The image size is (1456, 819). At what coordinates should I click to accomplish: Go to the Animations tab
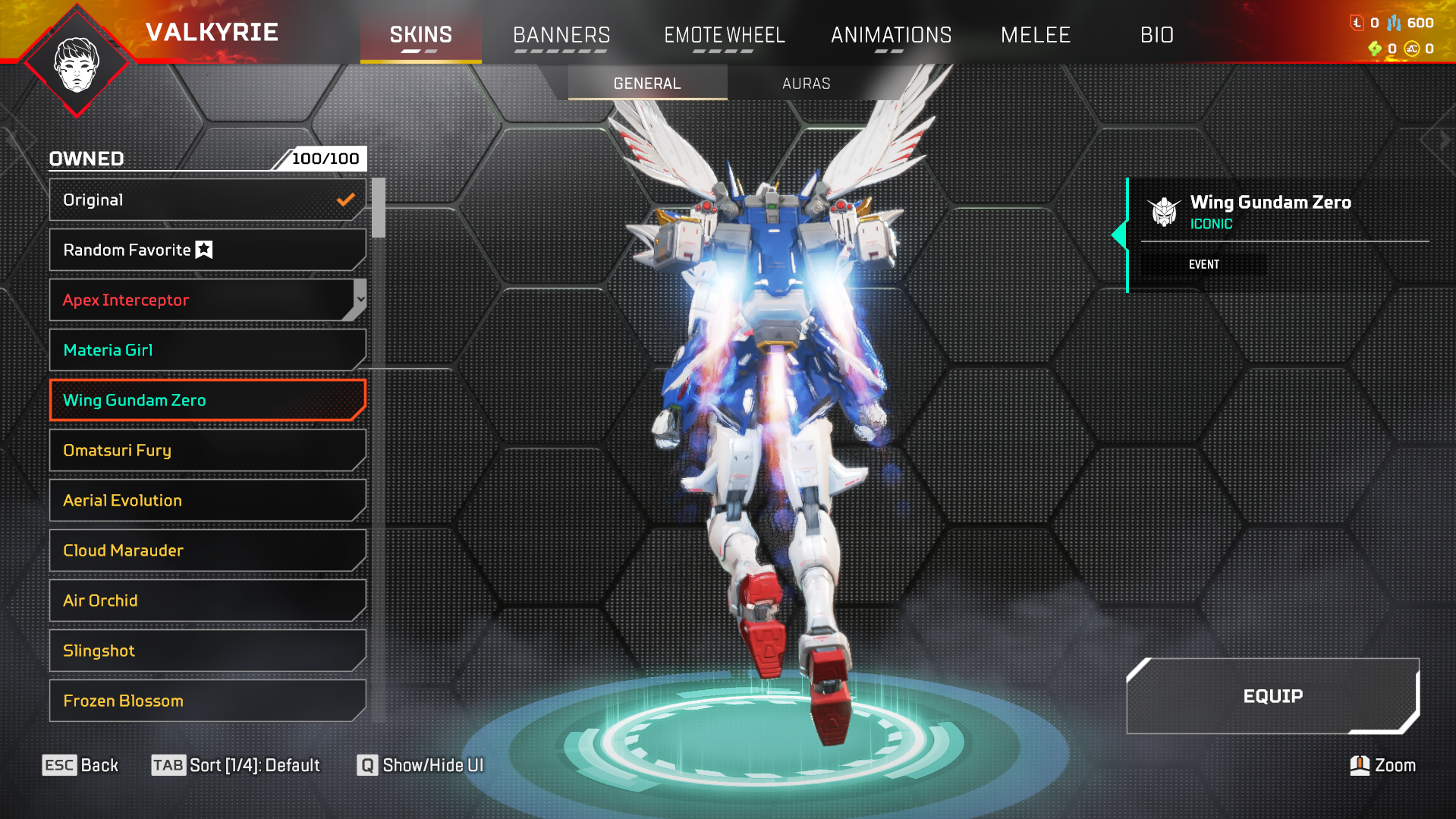(x=891, y=35)
